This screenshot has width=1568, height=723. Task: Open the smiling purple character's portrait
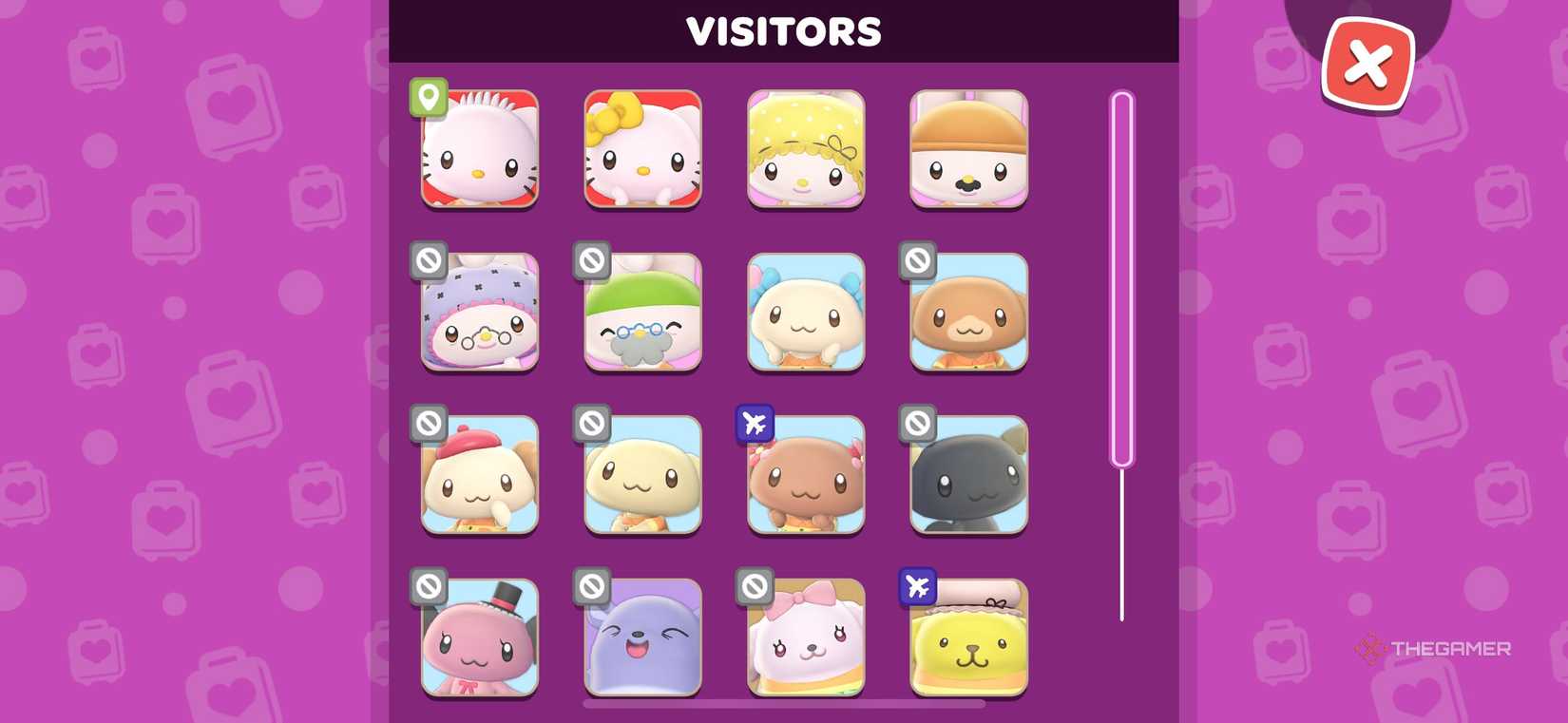click(x=643, y=639)
